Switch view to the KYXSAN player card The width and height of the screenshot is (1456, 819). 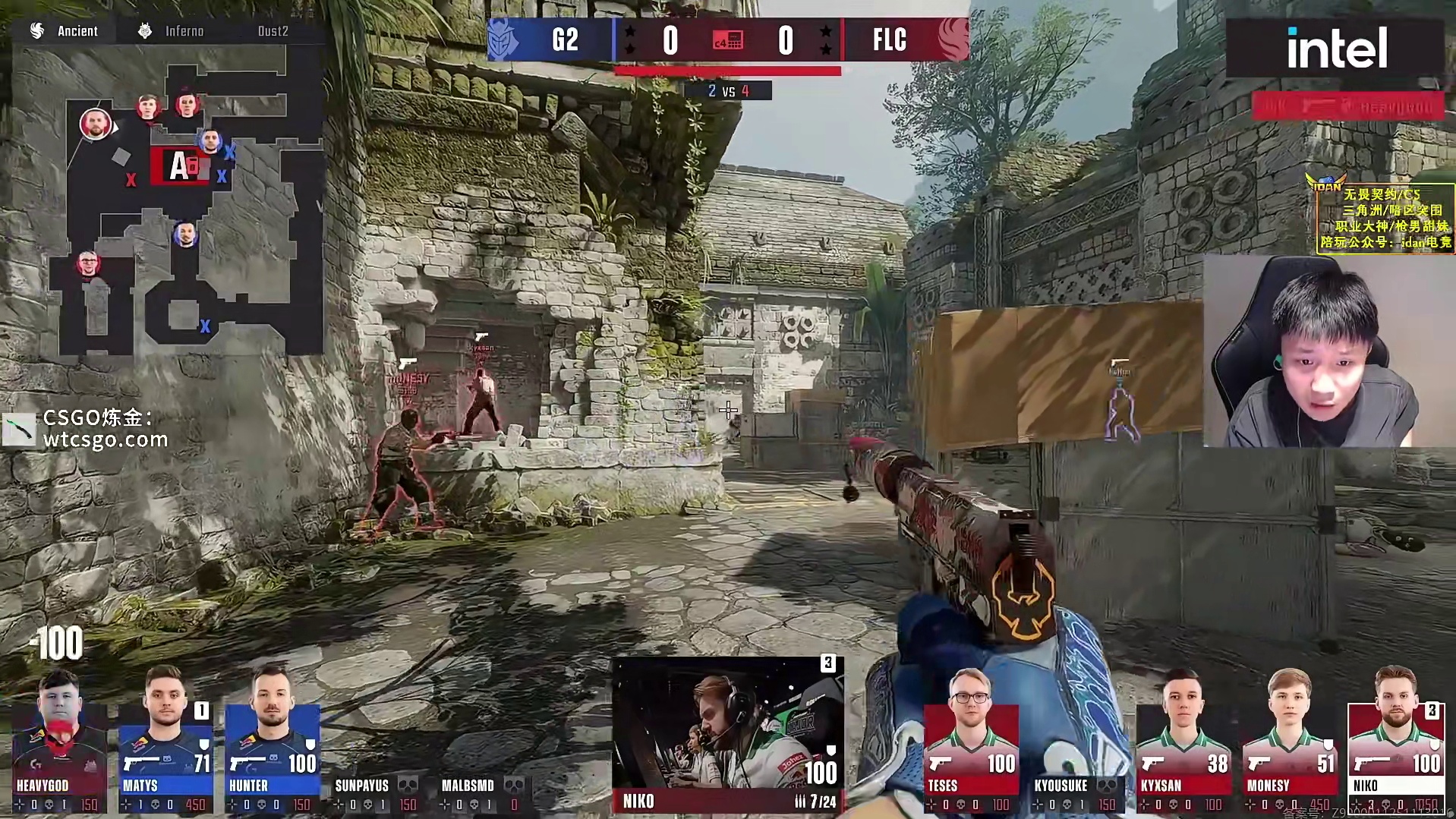tap(1183, 740)
